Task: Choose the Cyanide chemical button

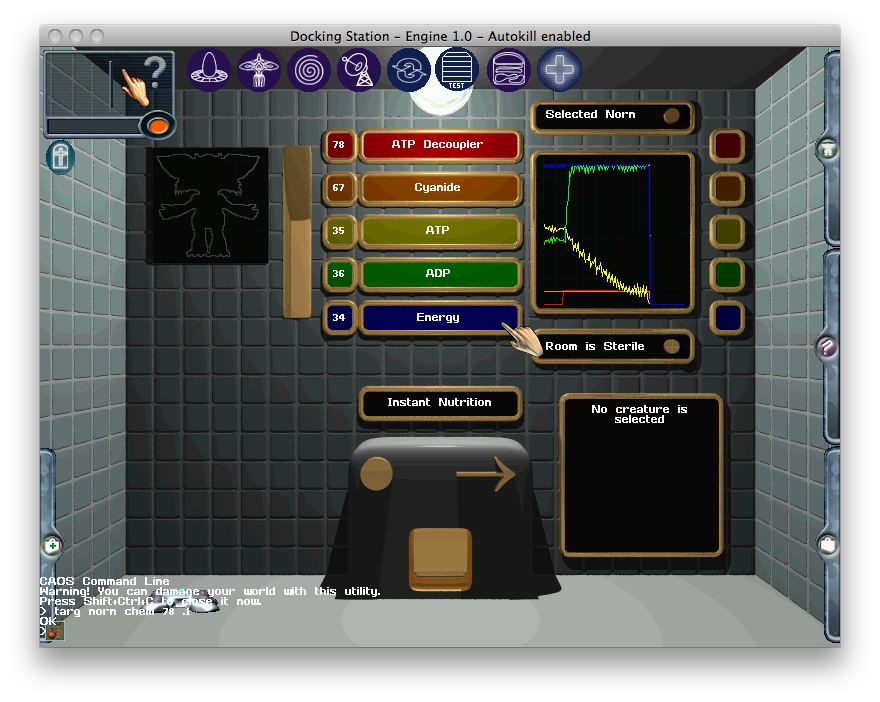Action: pos(440,188)
